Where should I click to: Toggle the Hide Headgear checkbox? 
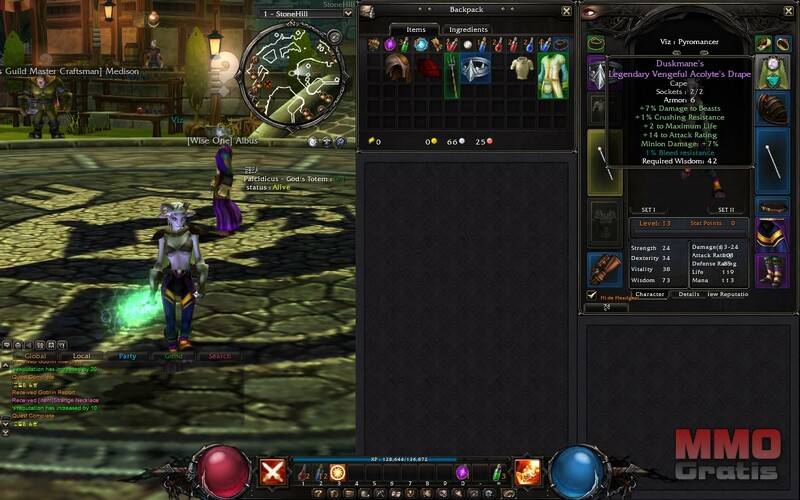click(x=592, y=295)
